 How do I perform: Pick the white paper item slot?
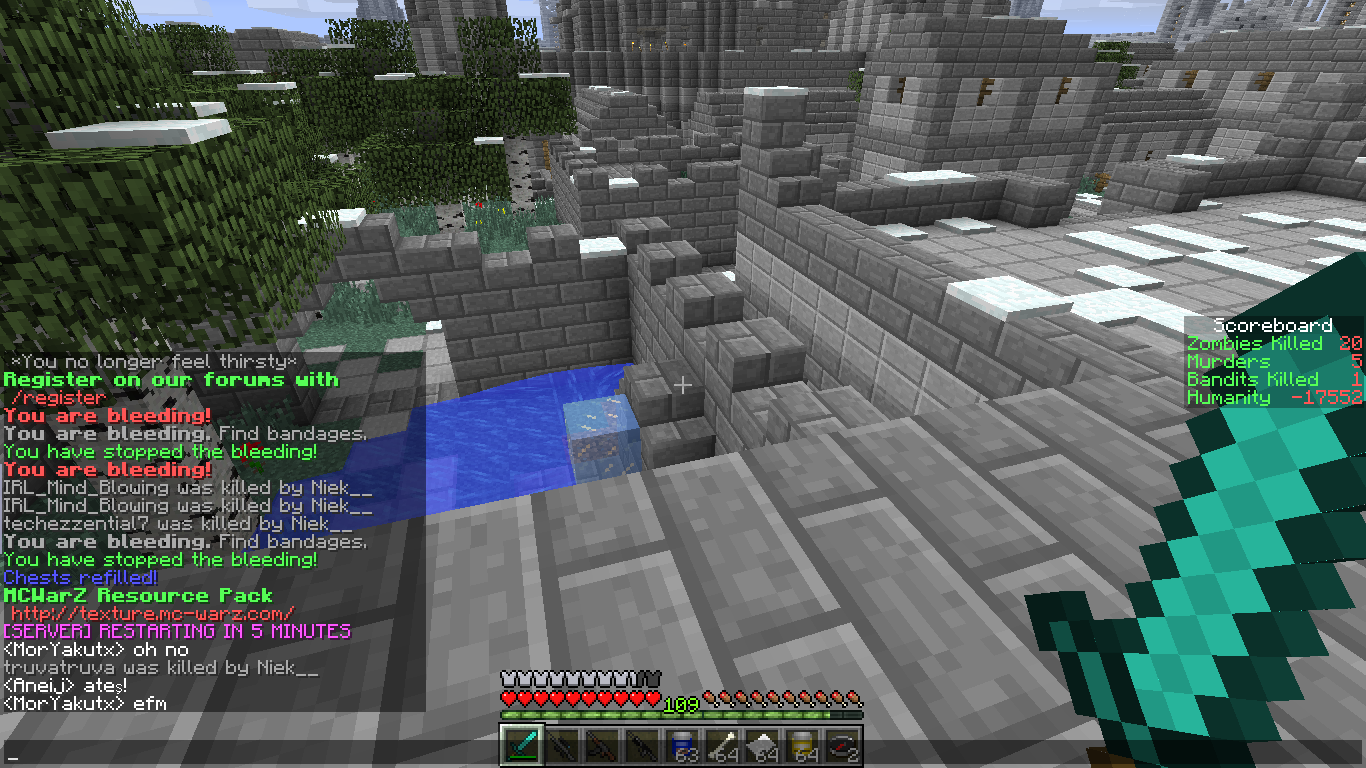coord(762,745)
